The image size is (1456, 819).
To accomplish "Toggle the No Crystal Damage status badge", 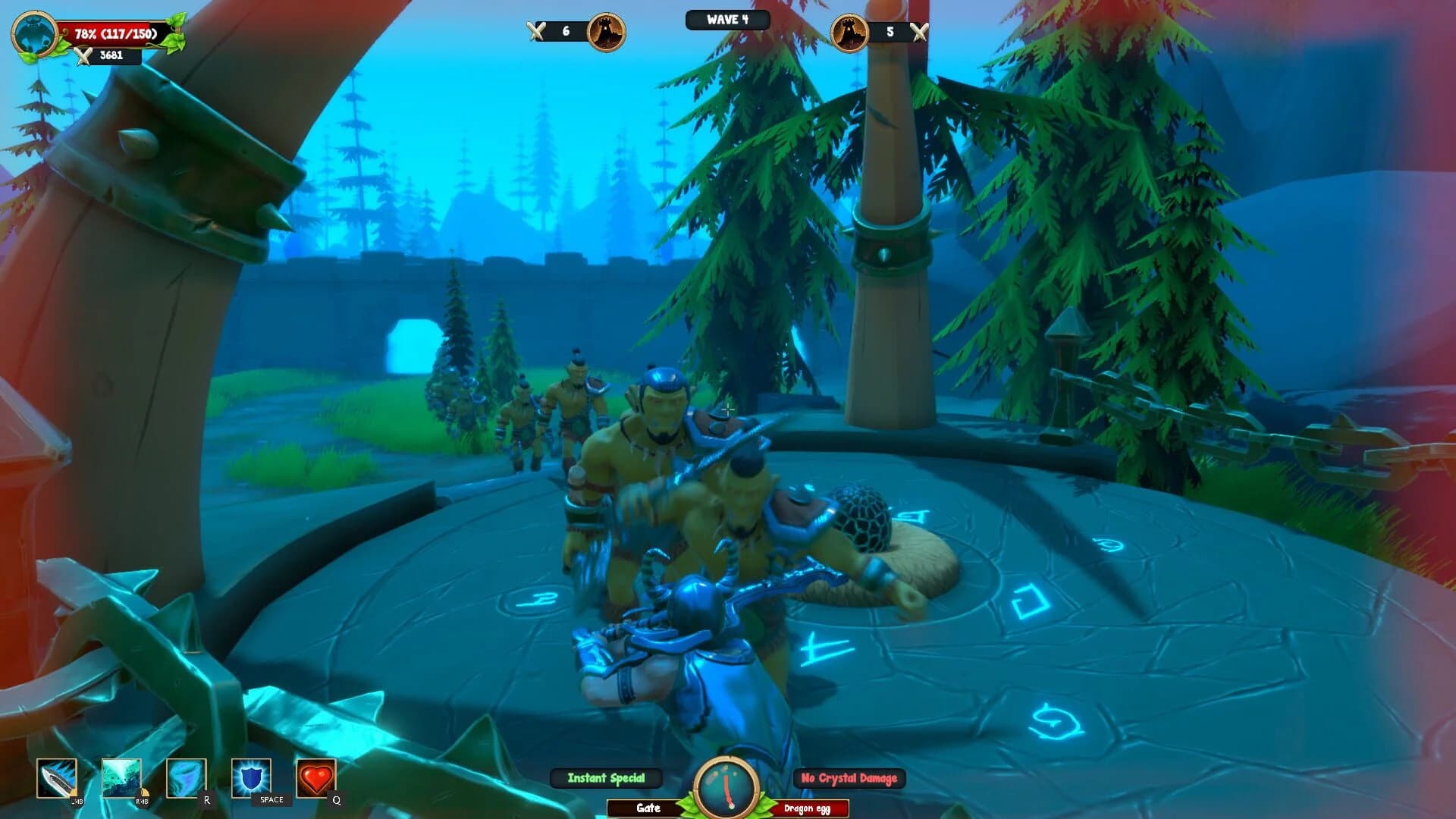I will (x=849, y=777).
